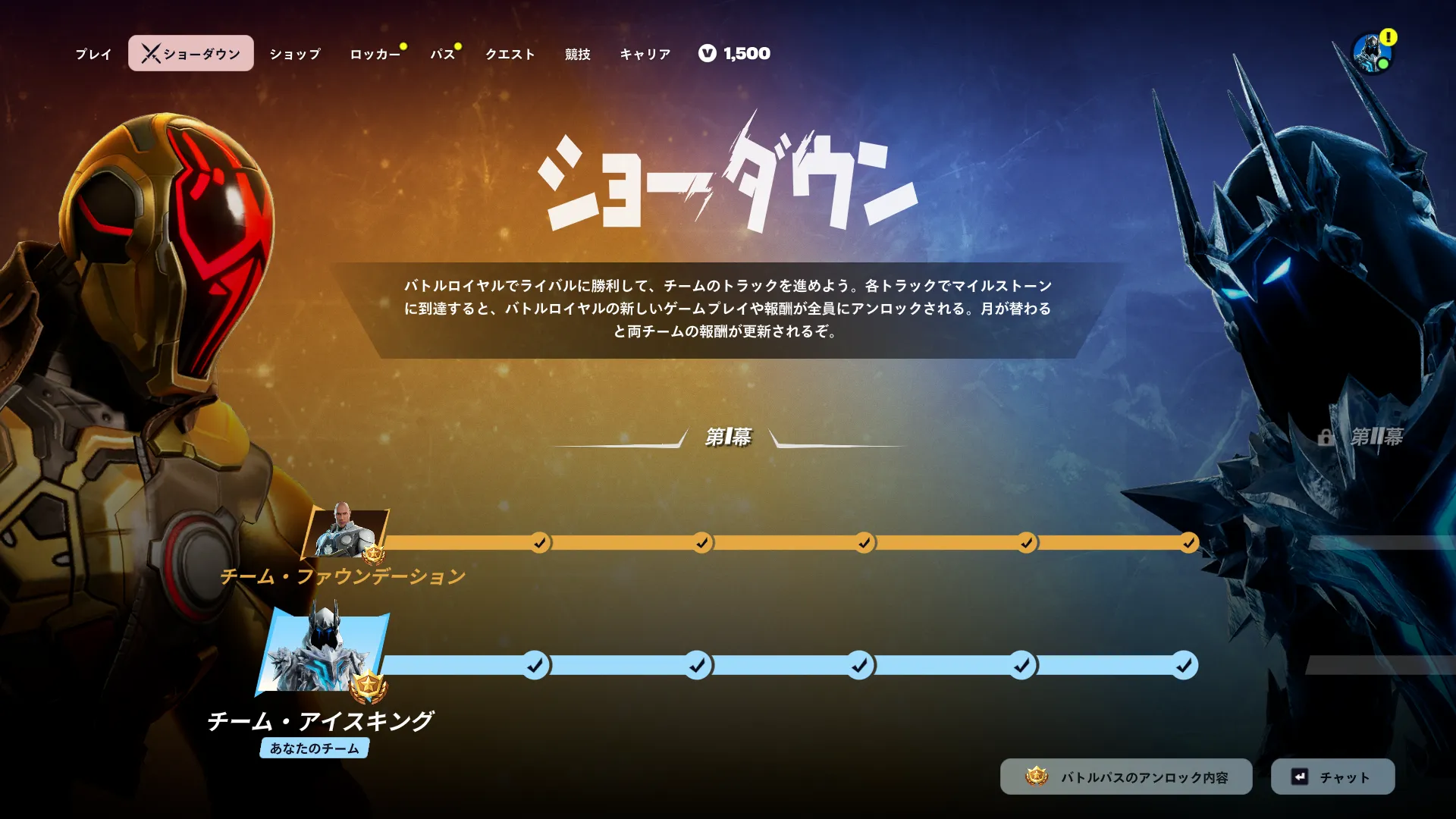Show the クエスト tab

(x=510, y=54)
